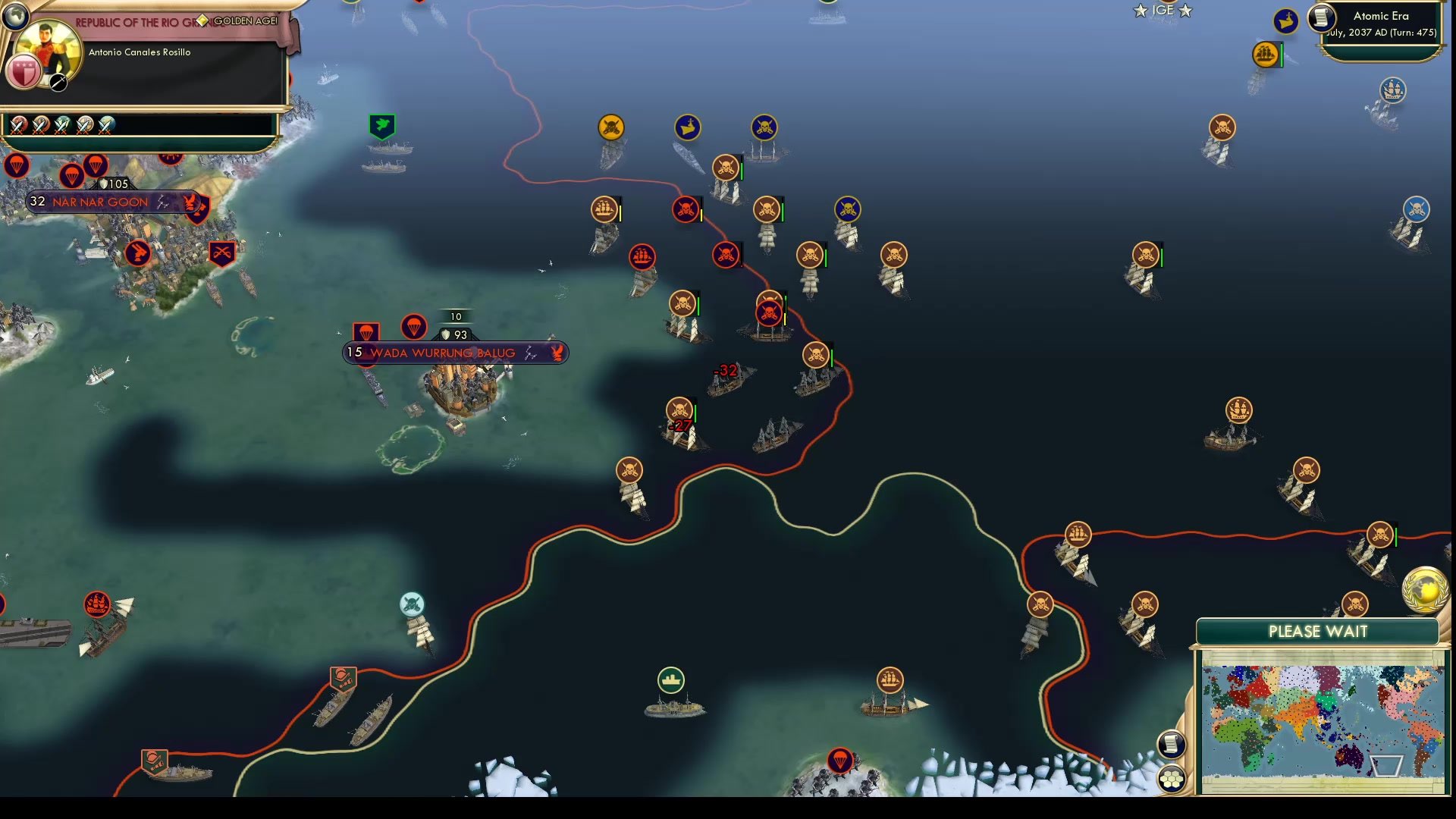
Task: Select the ironclad icon at bottom center
Action: (x=670, y=681)
